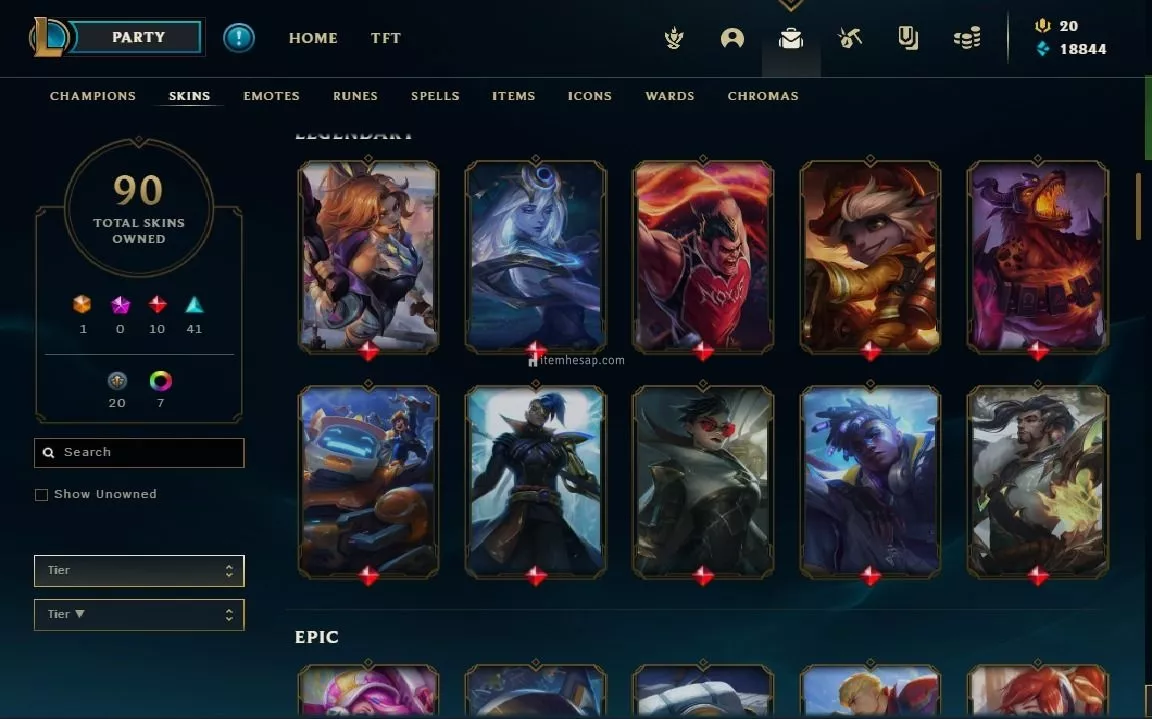Select the Runes tab
The image size is (1152, 719).
coord(355,96)
